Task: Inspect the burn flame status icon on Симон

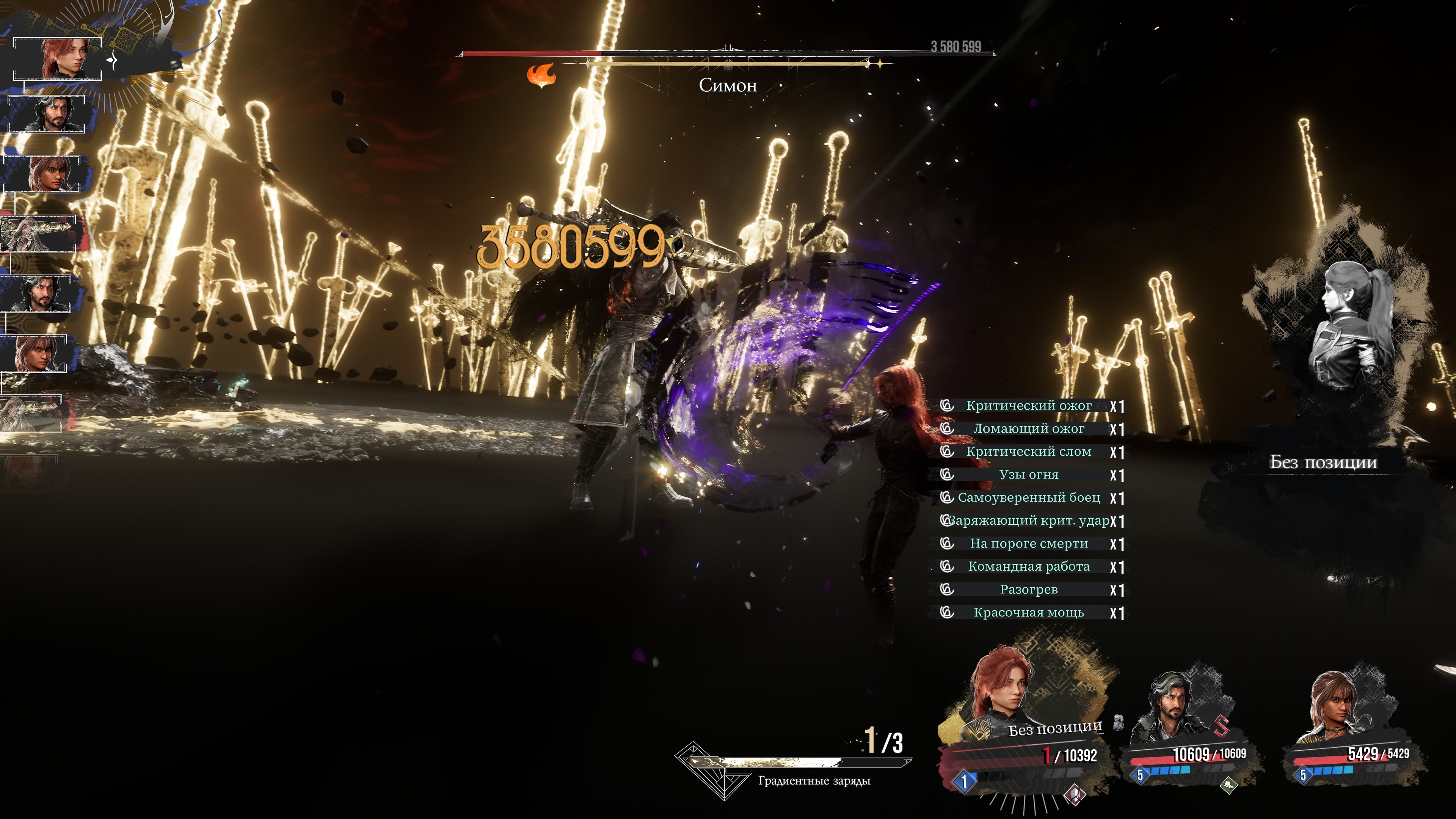Action: (x=541, y=75)
